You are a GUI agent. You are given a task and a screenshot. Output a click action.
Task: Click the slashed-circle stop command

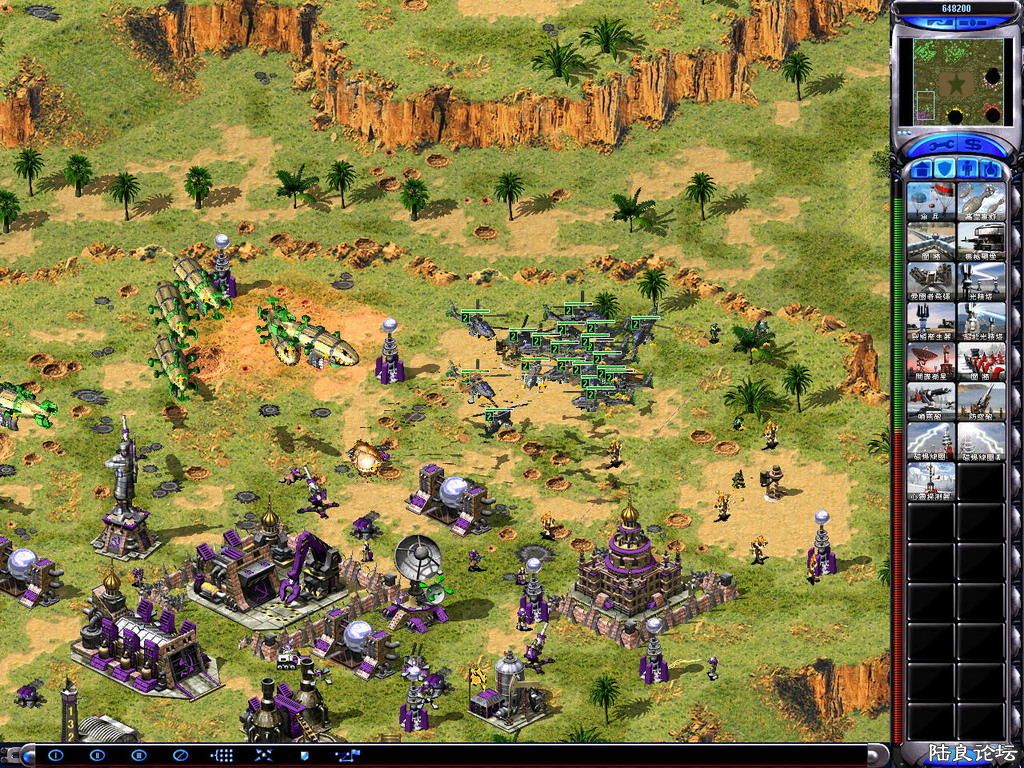tap(180, 755)
